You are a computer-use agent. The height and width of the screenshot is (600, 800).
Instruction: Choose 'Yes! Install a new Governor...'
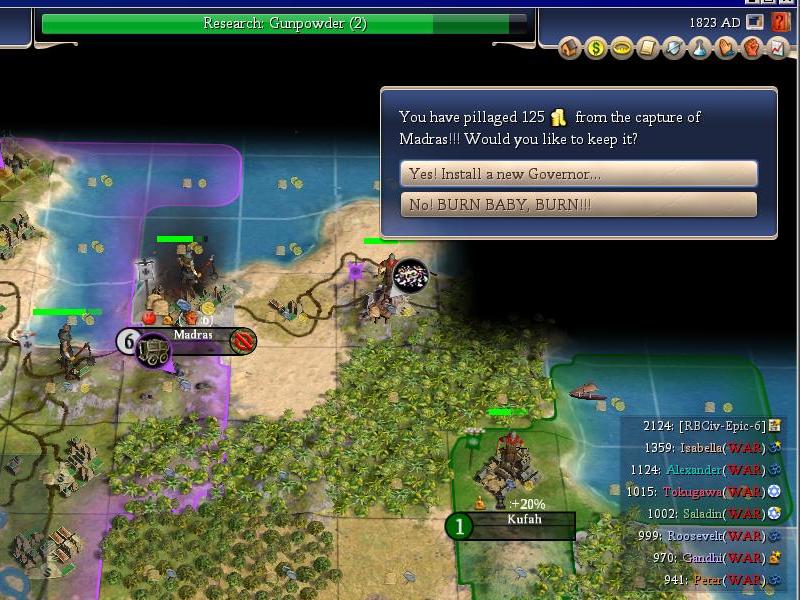tap(578, 174)
